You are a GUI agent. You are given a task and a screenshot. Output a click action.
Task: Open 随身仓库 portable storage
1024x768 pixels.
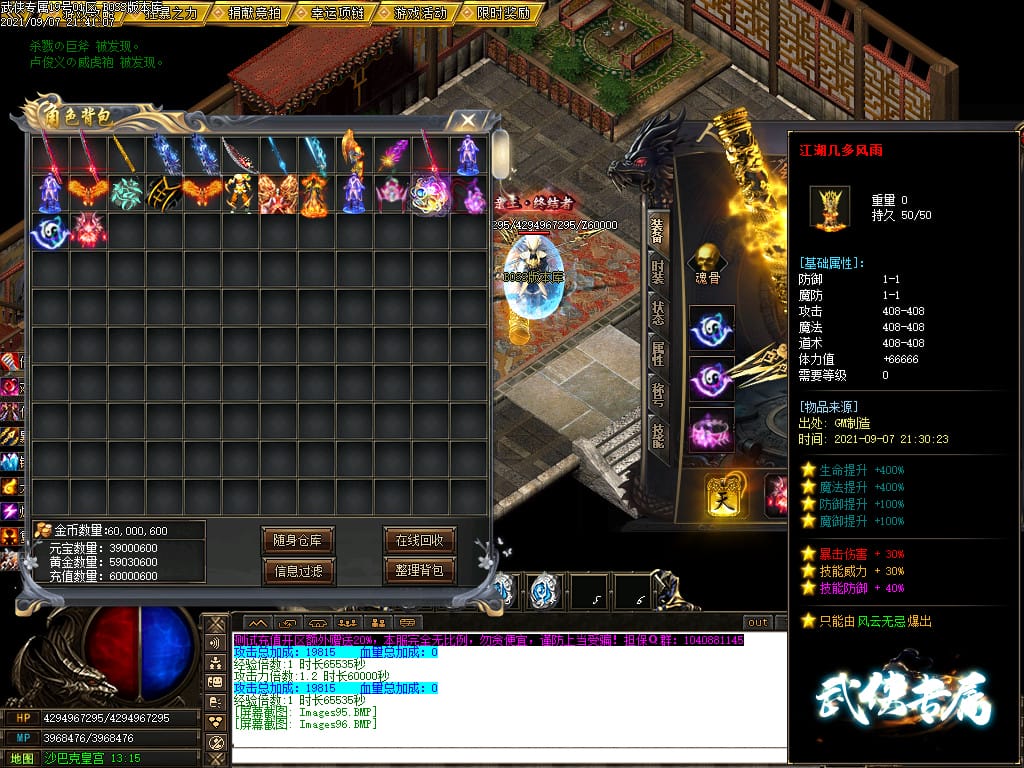coord(298,540)
